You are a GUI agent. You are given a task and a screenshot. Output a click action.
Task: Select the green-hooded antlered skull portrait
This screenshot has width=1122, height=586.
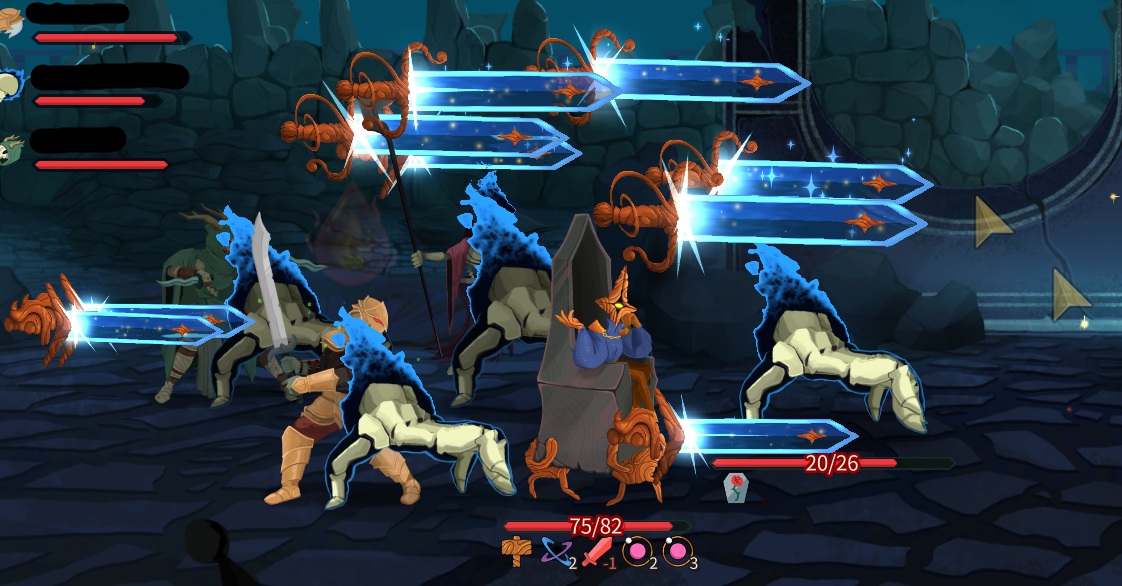click(10, 149)
